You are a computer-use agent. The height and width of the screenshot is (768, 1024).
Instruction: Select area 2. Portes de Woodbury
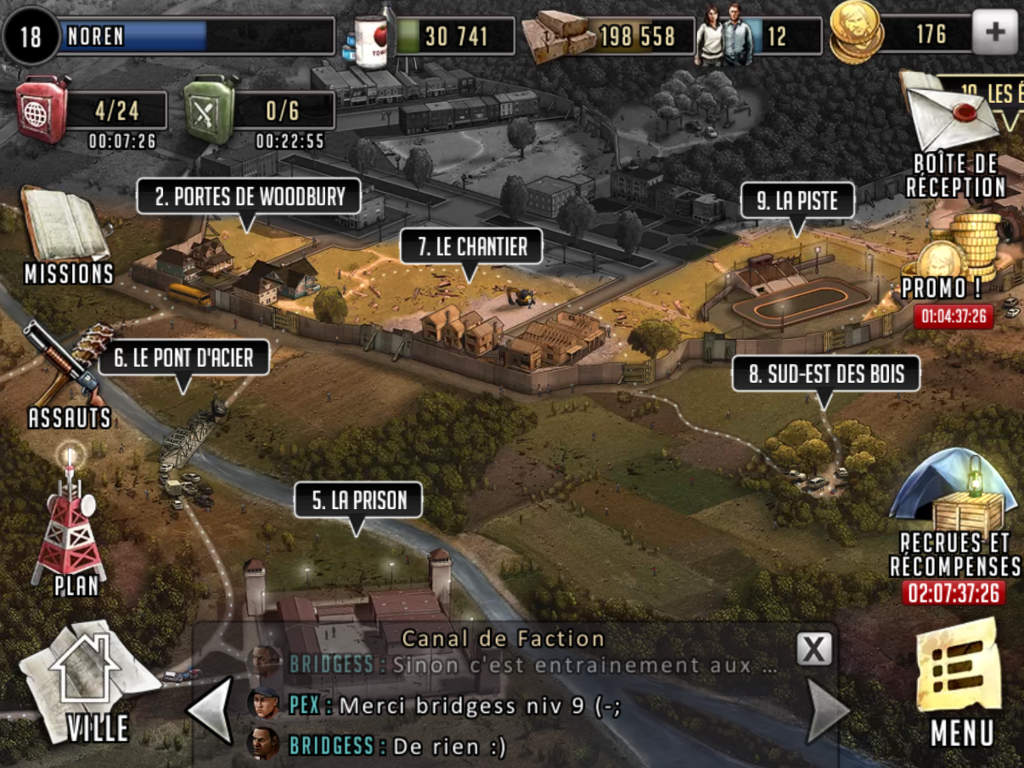249,196
